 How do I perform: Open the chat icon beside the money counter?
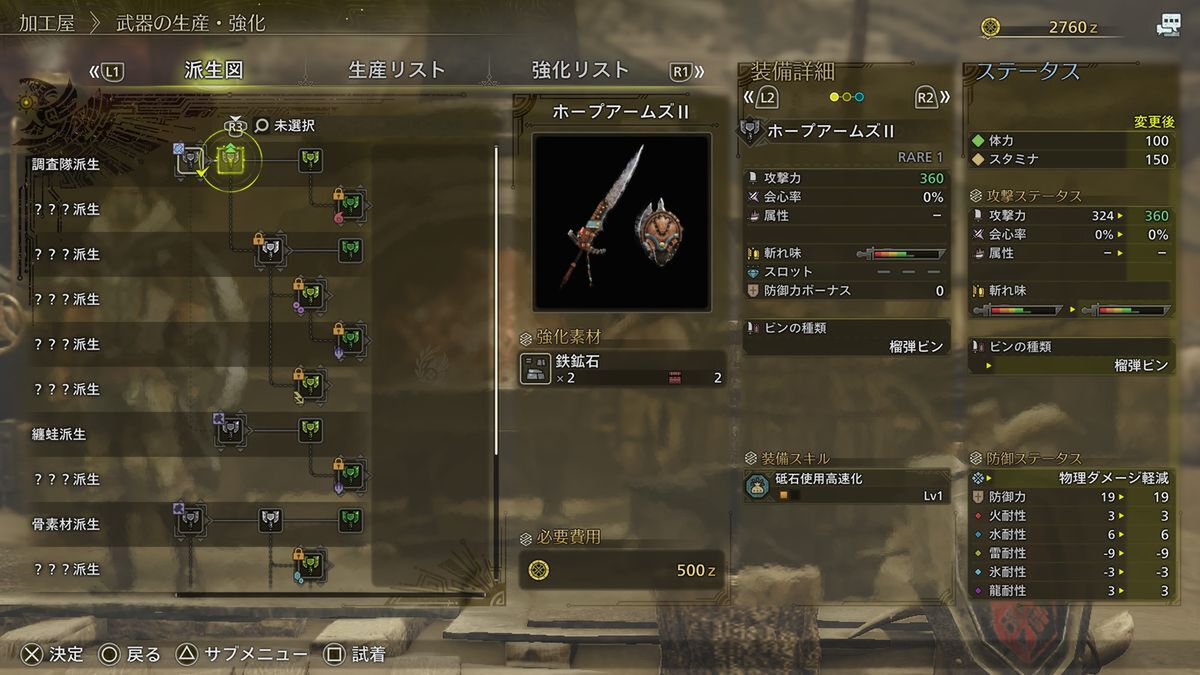pos(1168,26)
